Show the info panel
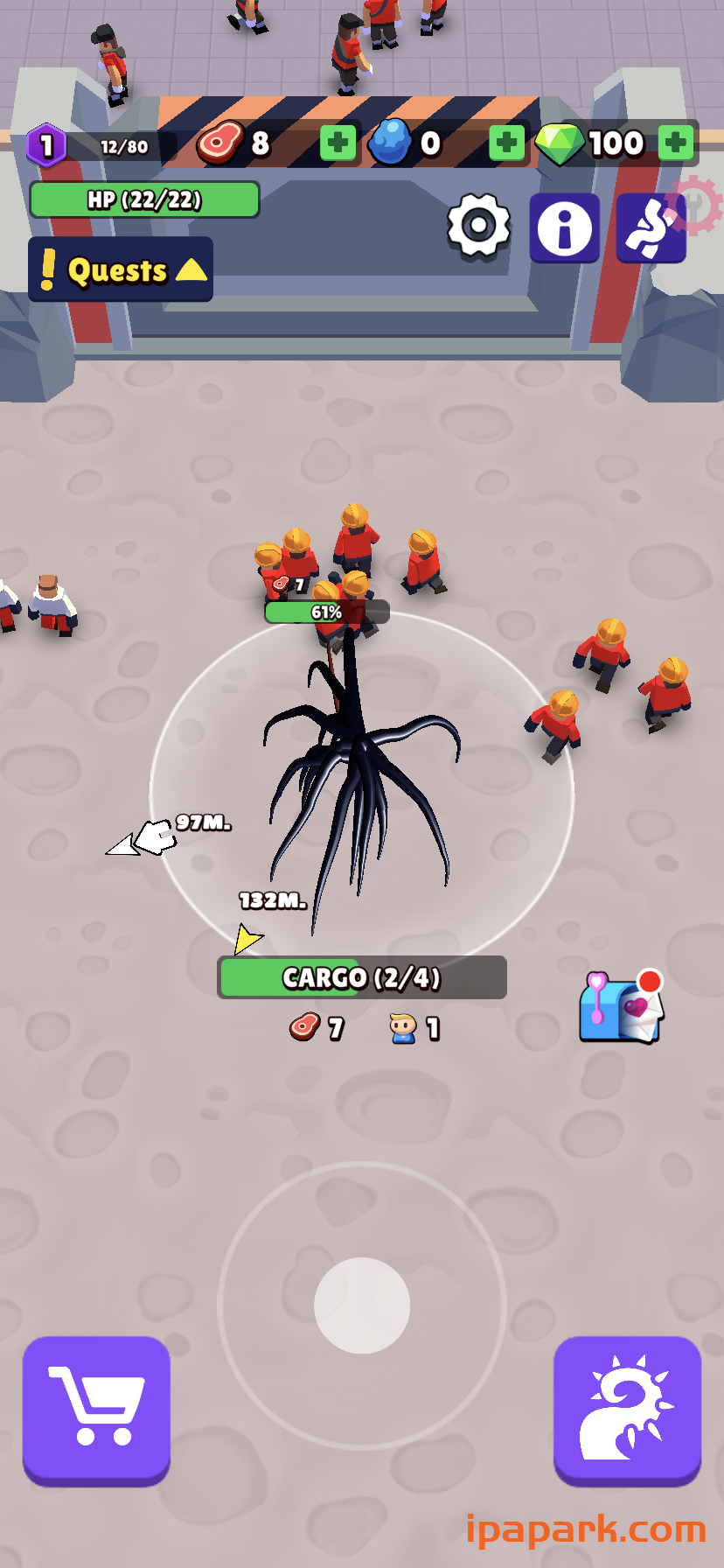The width and height of the screenshot is (724, 1568). pyautogui.click(x=564, y=227)
